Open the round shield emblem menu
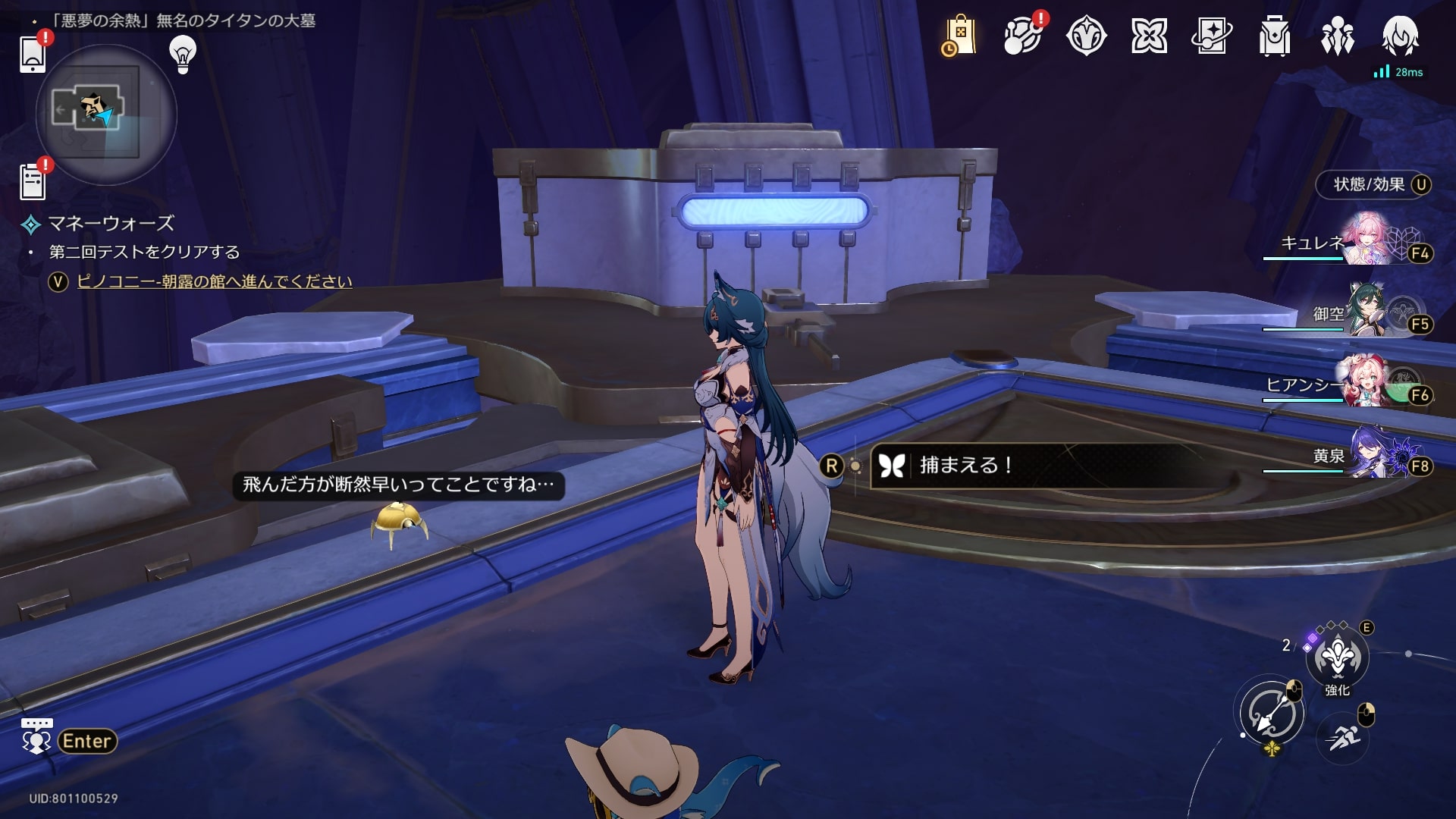 pos(1086,36)
